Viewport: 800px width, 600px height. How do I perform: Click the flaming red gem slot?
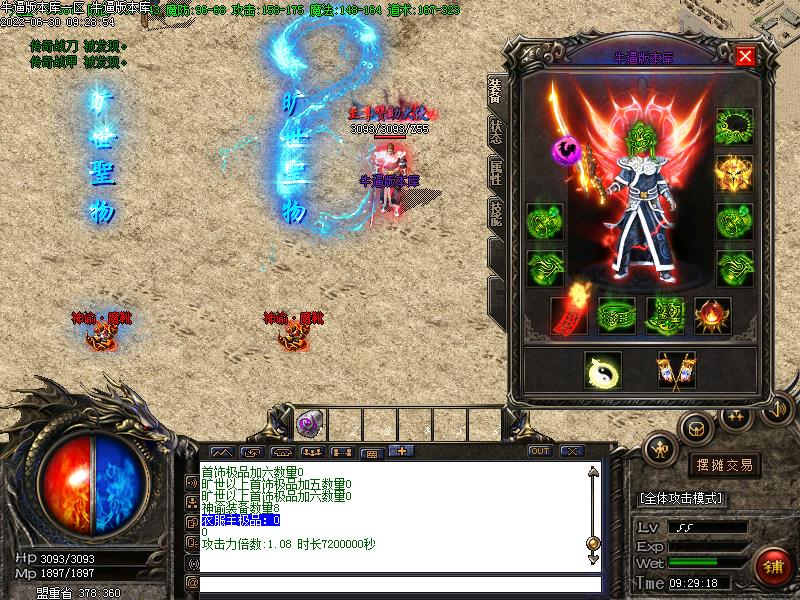point(712,314)
